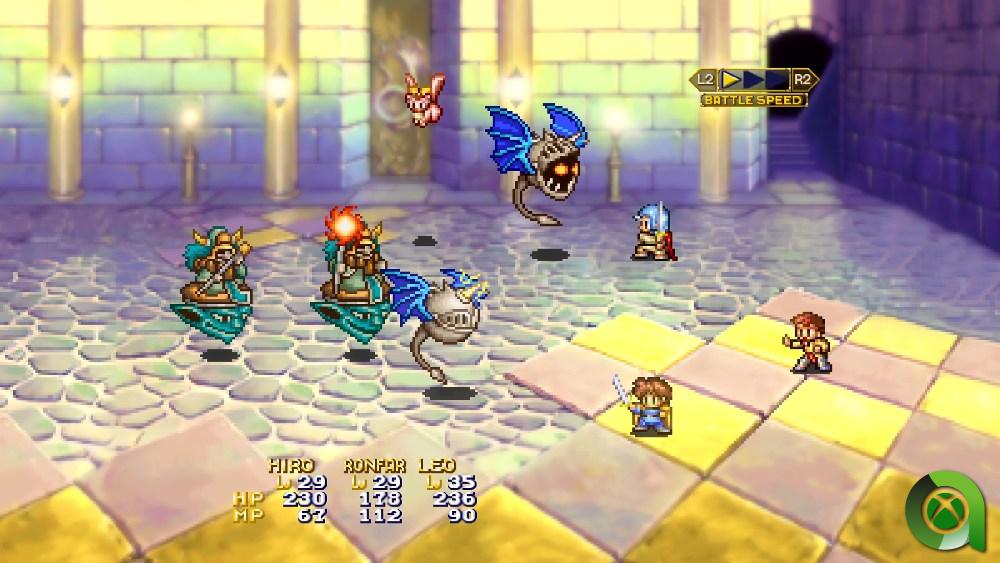Click the Battle Speed label
Viewport: 1000px width, 563px height.
(754, 100)
